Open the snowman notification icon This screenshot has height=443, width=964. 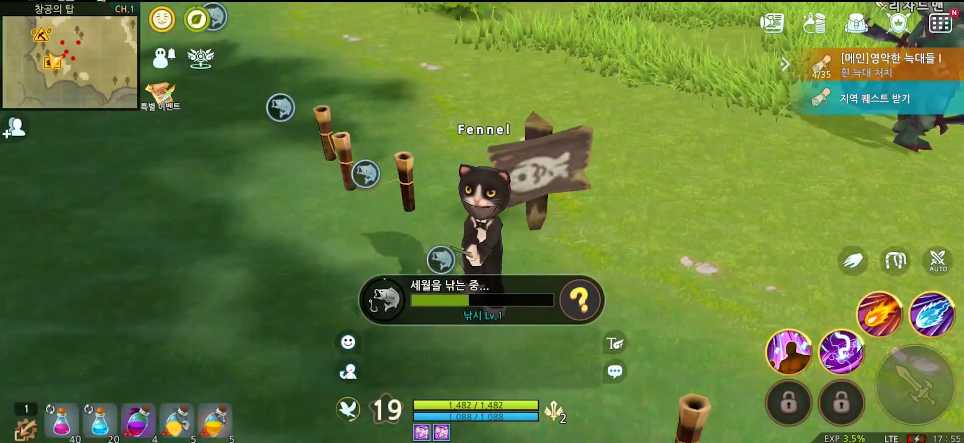163,57
